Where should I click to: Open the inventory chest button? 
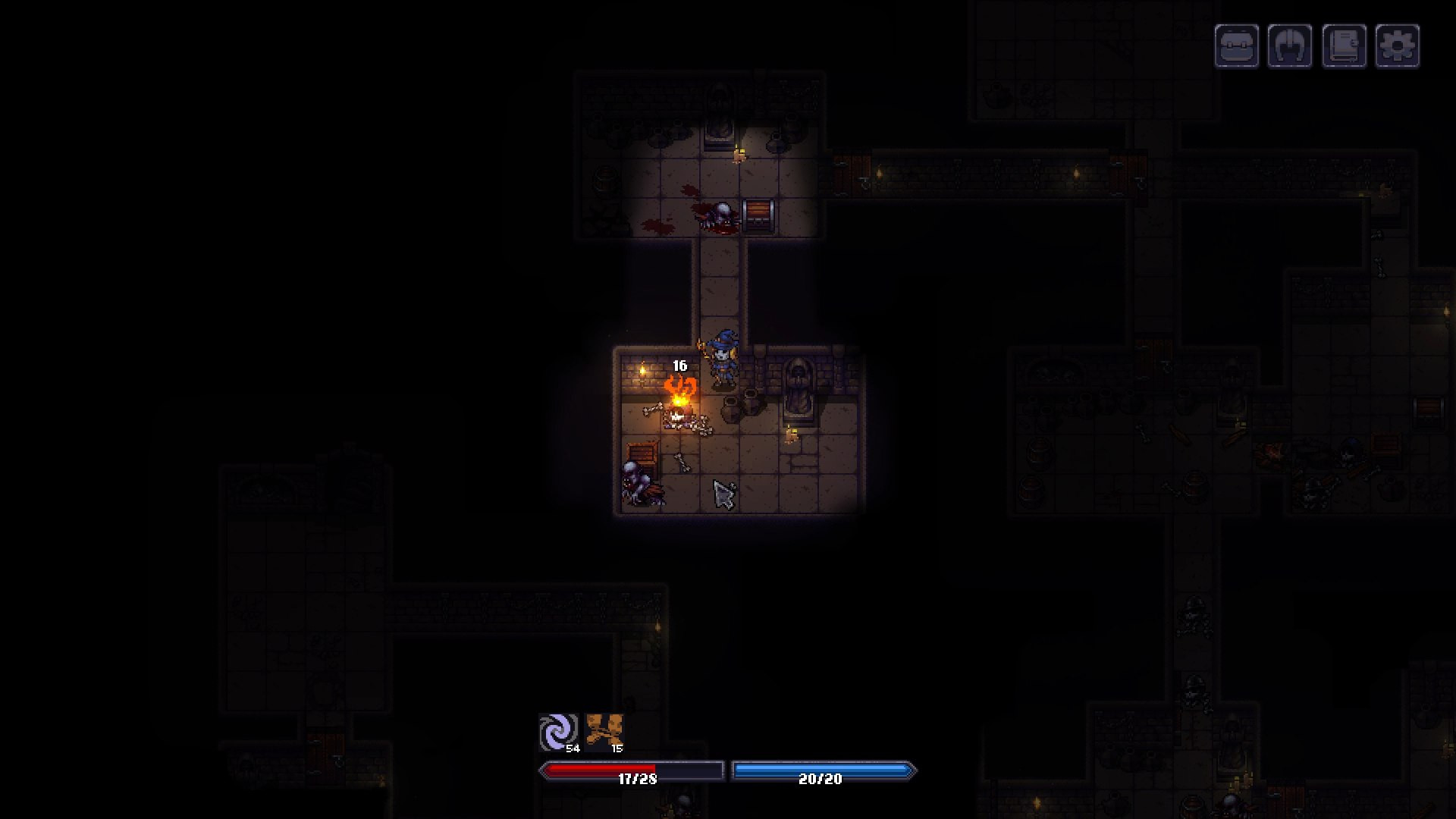point(1236,46)
